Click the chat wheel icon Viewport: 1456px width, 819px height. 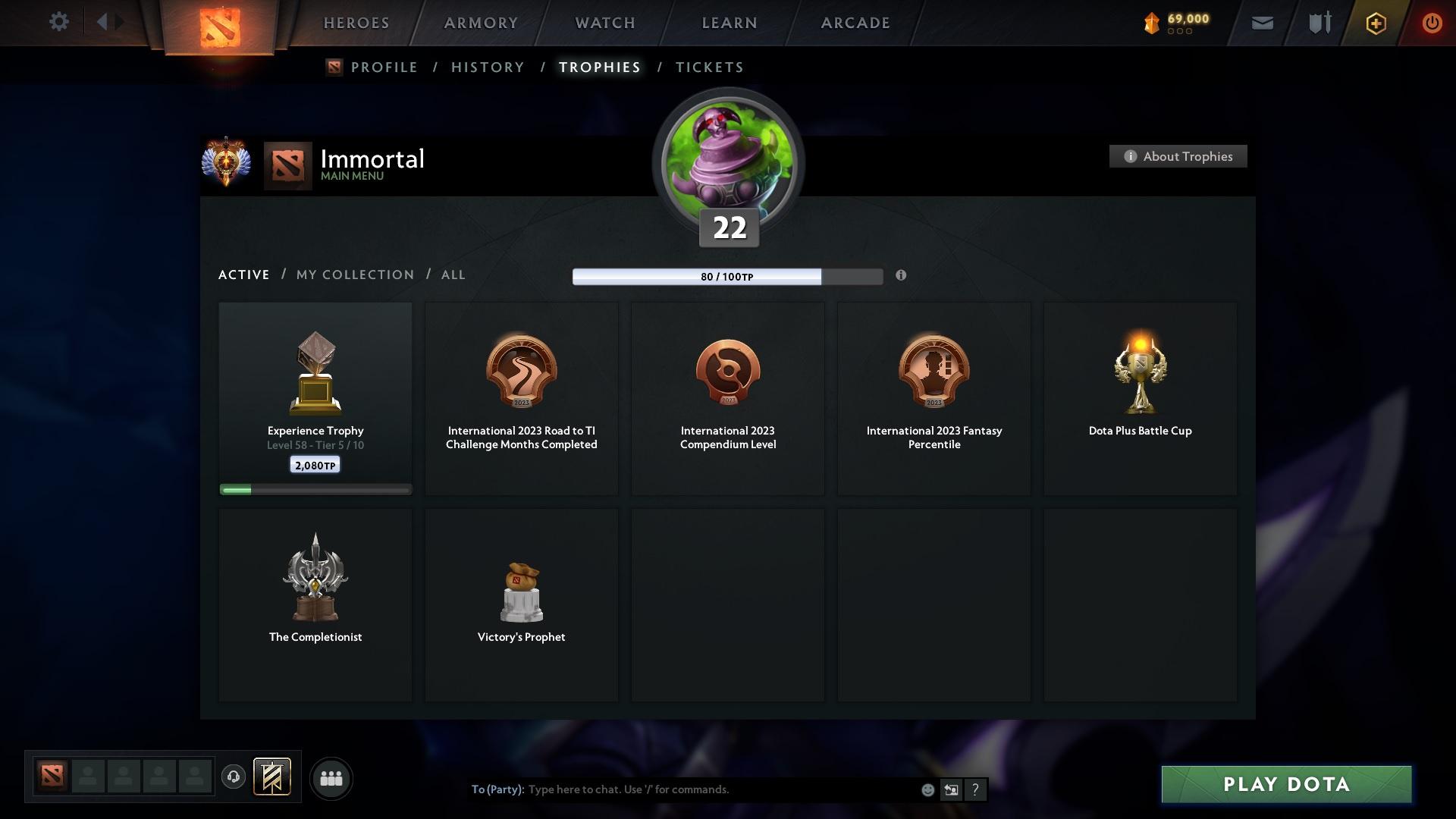[x=951, y=789]
